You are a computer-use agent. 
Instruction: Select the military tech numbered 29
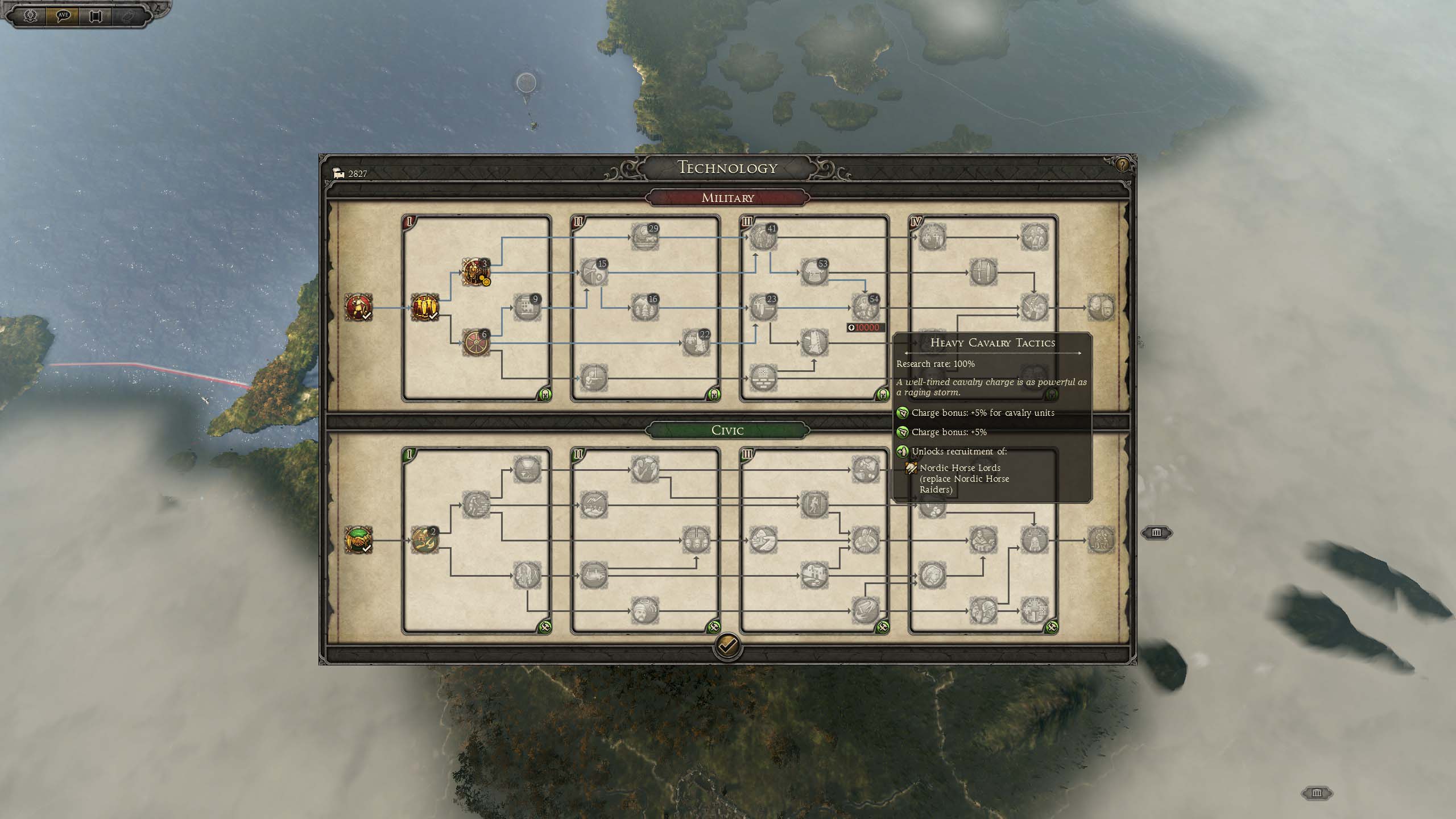pos(644,237)
